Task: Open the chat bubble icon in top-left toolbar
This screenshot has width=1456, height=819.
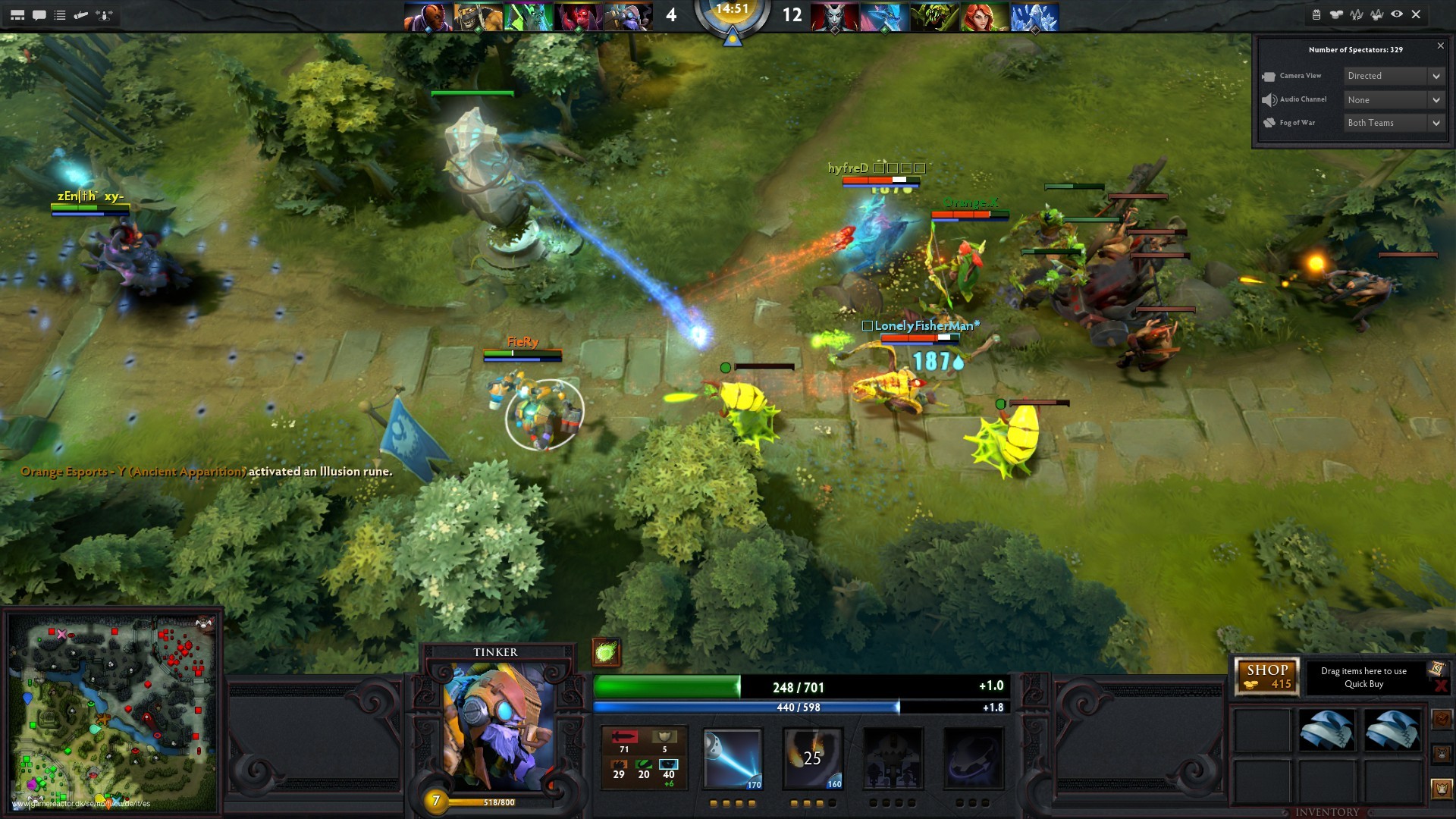Action: click(40, 13)
